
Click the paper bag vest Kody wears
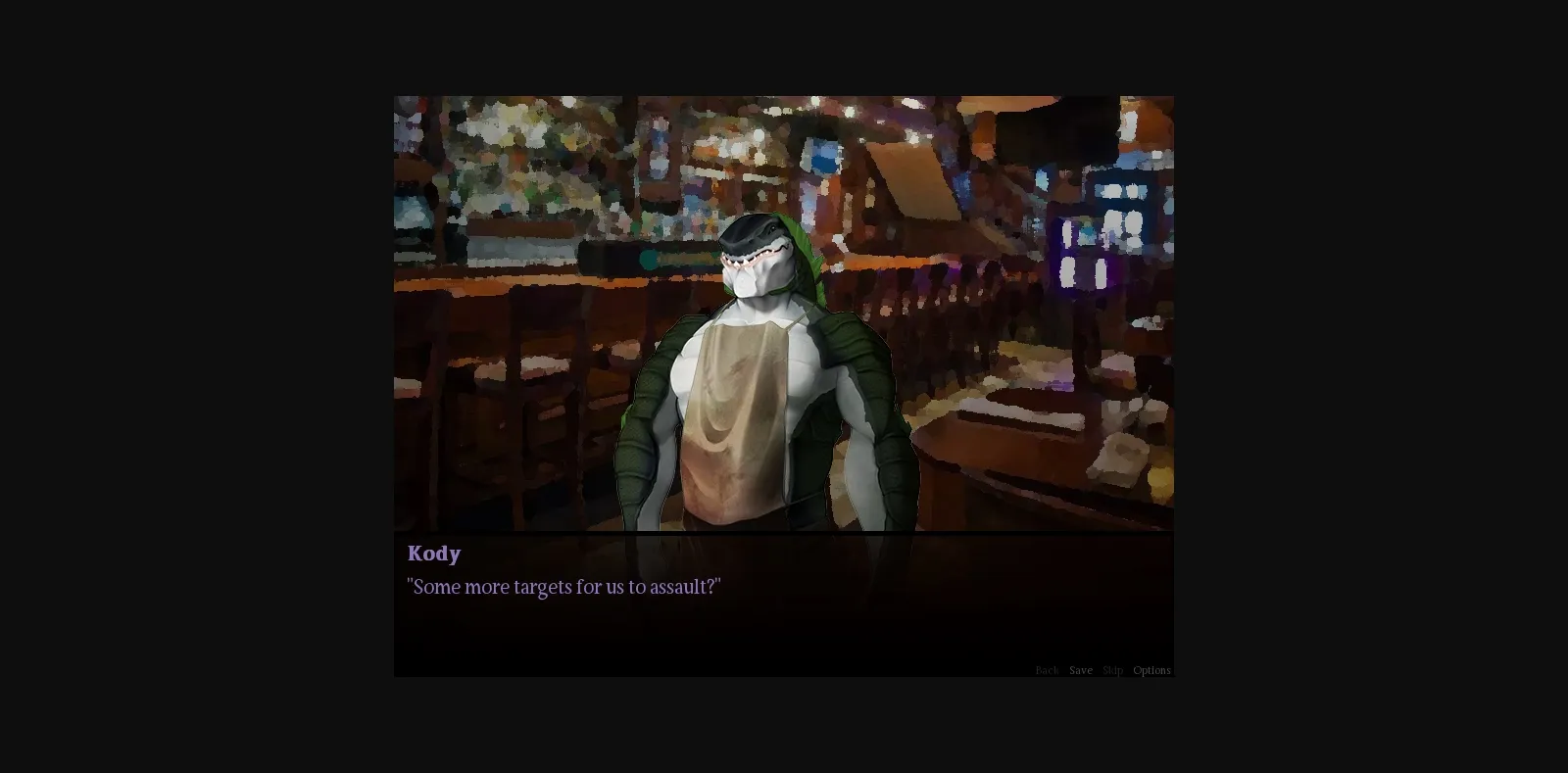tap(735, 421)
